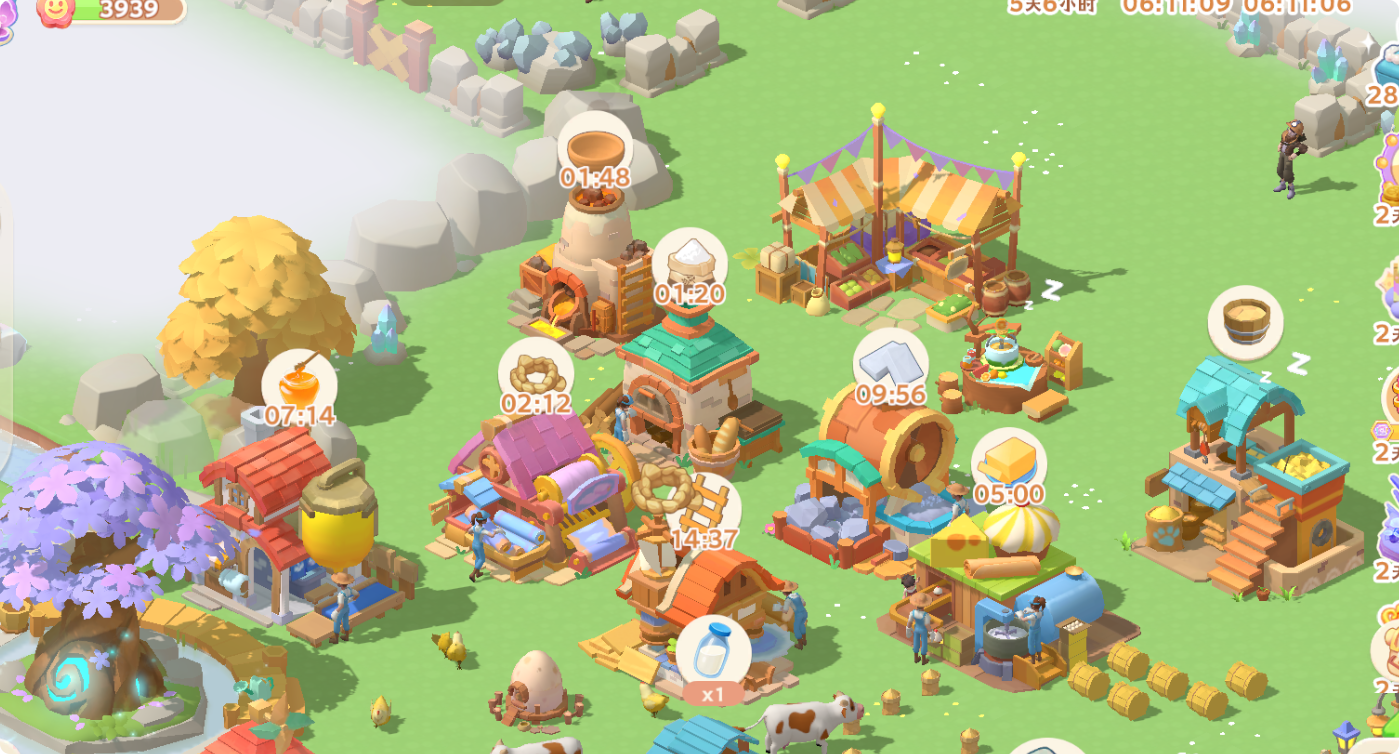Collect the milk bottle x1 icon

tap(711, 655)
